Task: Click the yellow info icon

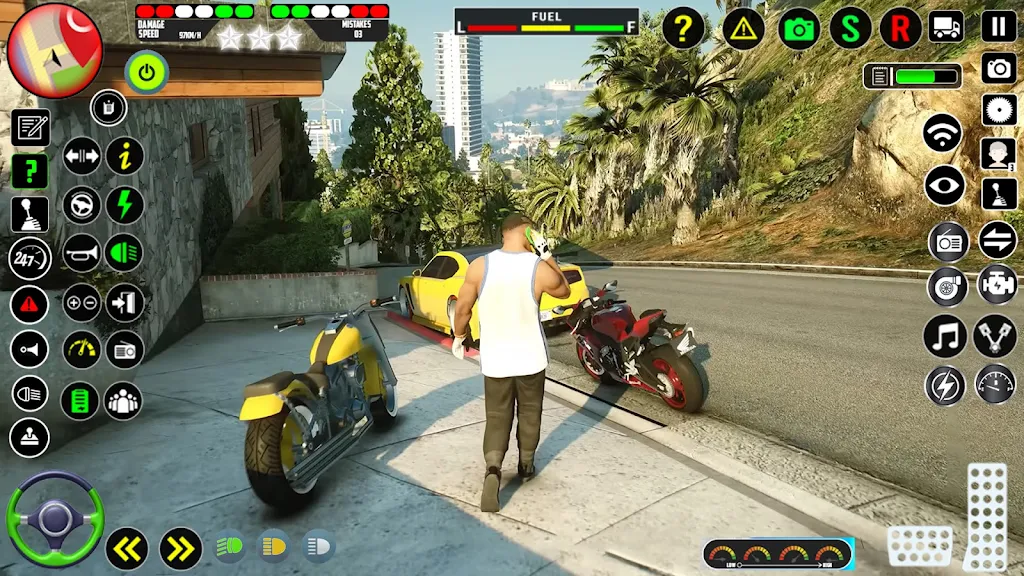Action: click(x=125, y=156)
